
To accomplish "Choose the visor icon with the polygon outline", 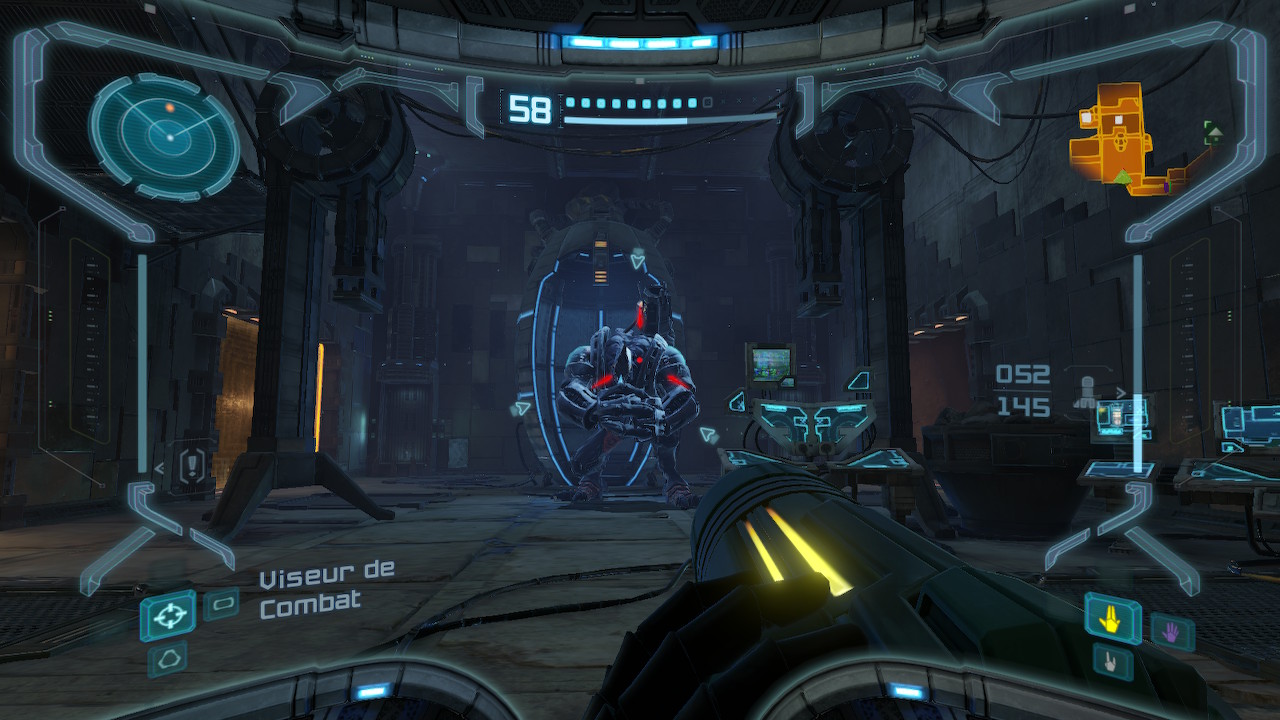I will point(167,658).
